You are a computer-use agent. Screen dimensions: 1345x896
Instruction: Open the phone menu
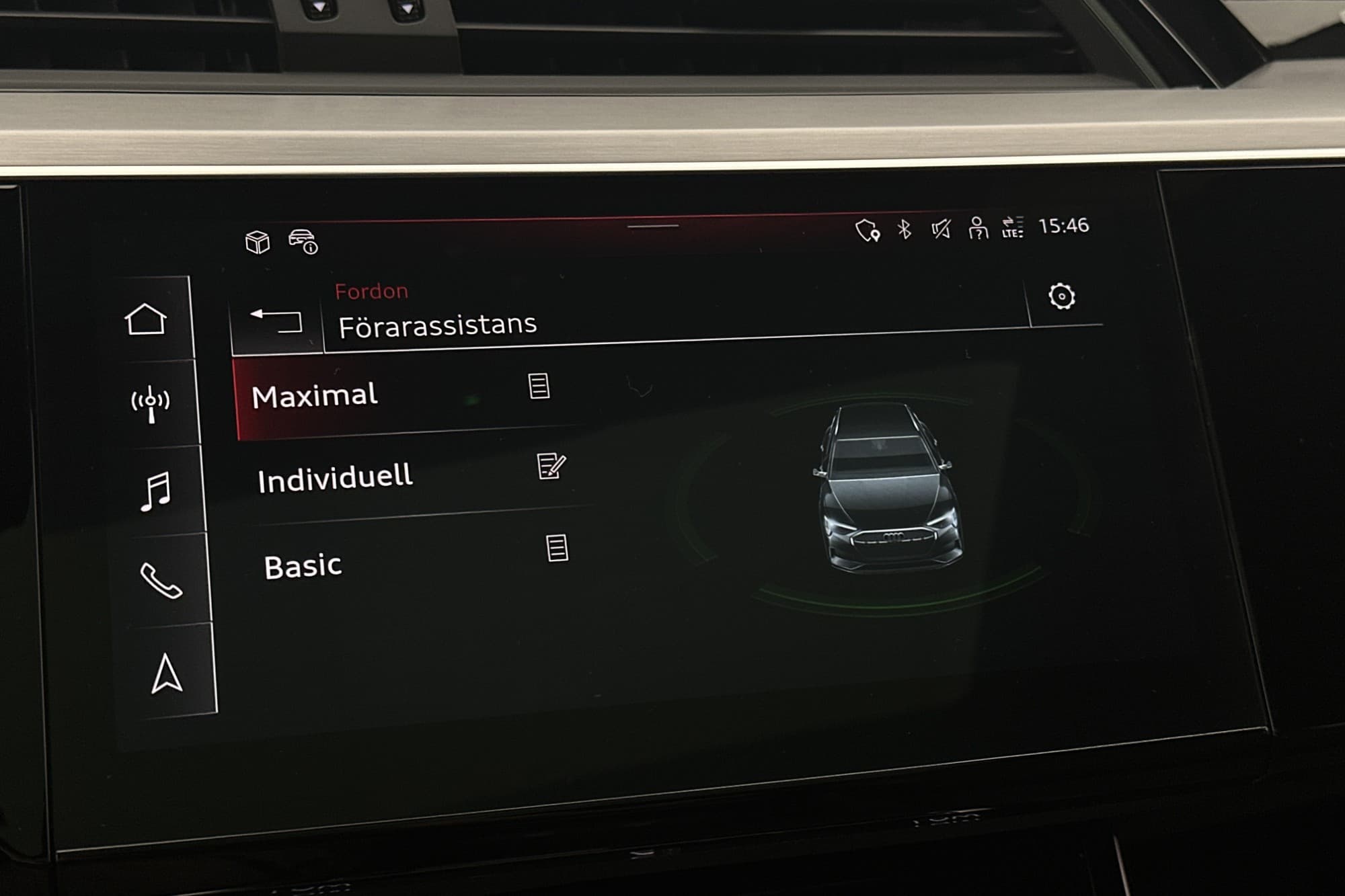pyautogui.click(x=161, y=580)
